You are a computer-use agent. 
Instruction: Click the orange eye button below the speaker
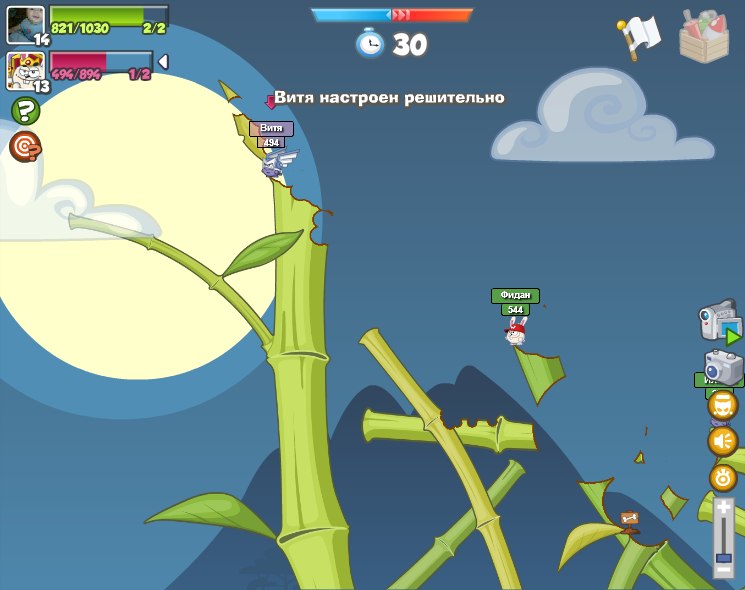(x=723, y=477)
